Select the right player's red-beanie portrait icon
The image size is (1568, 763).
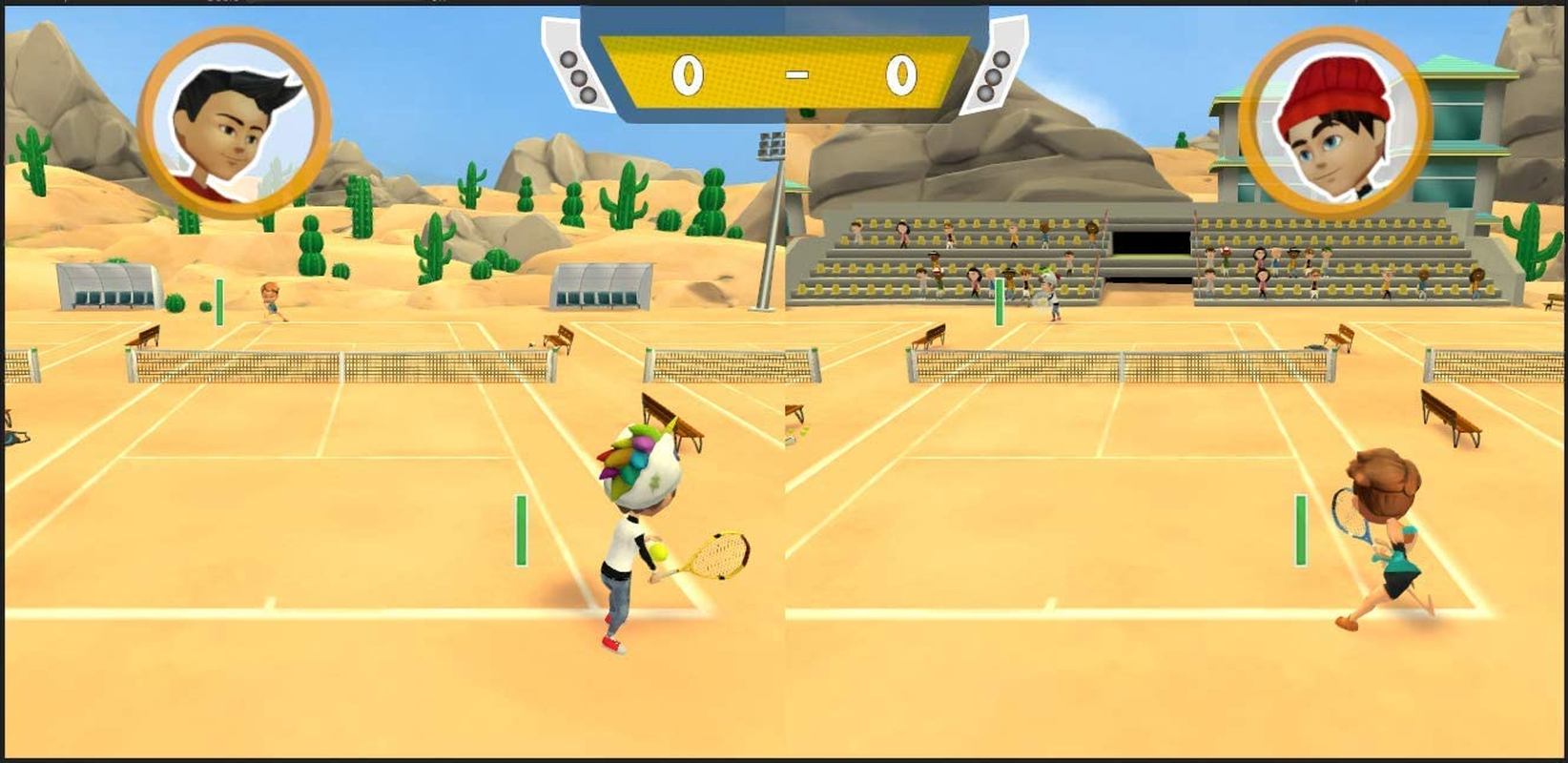(x=1329, y=114)
